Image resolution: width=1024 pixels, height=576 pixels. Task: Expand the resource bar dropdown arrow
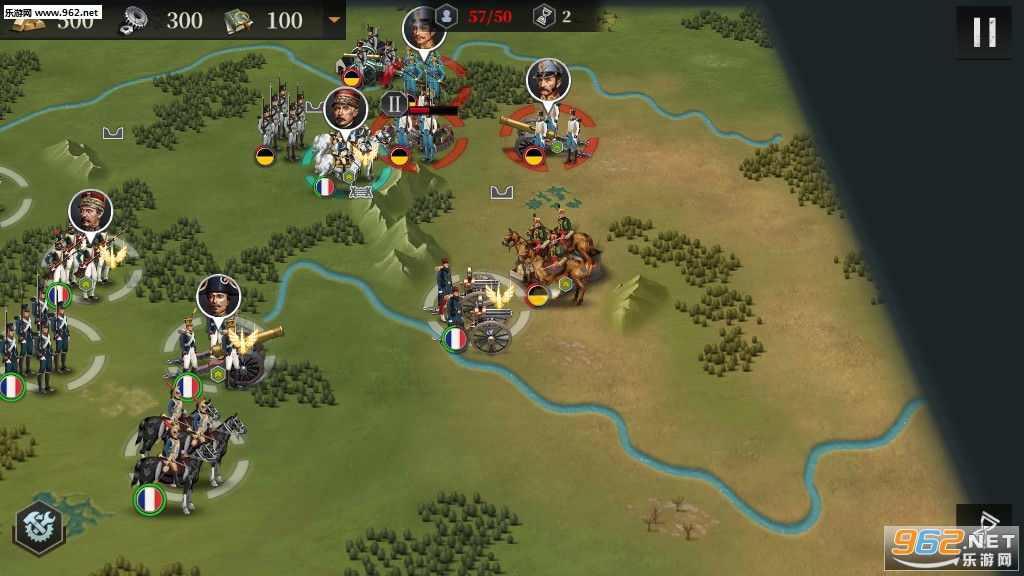[334, 19]
